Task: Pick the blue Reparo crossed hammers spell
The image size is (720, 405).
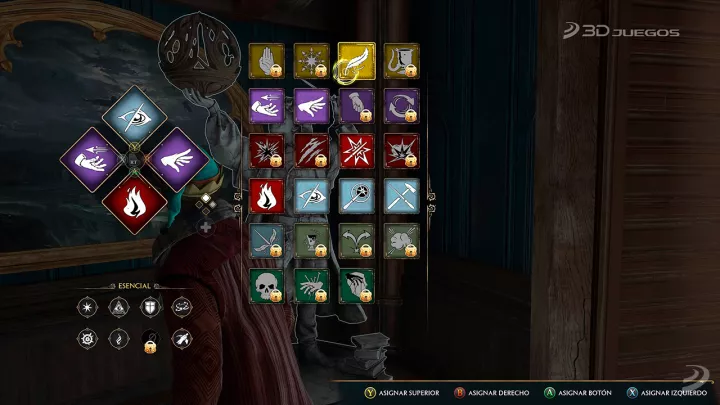Action: [x=401, y=194]
